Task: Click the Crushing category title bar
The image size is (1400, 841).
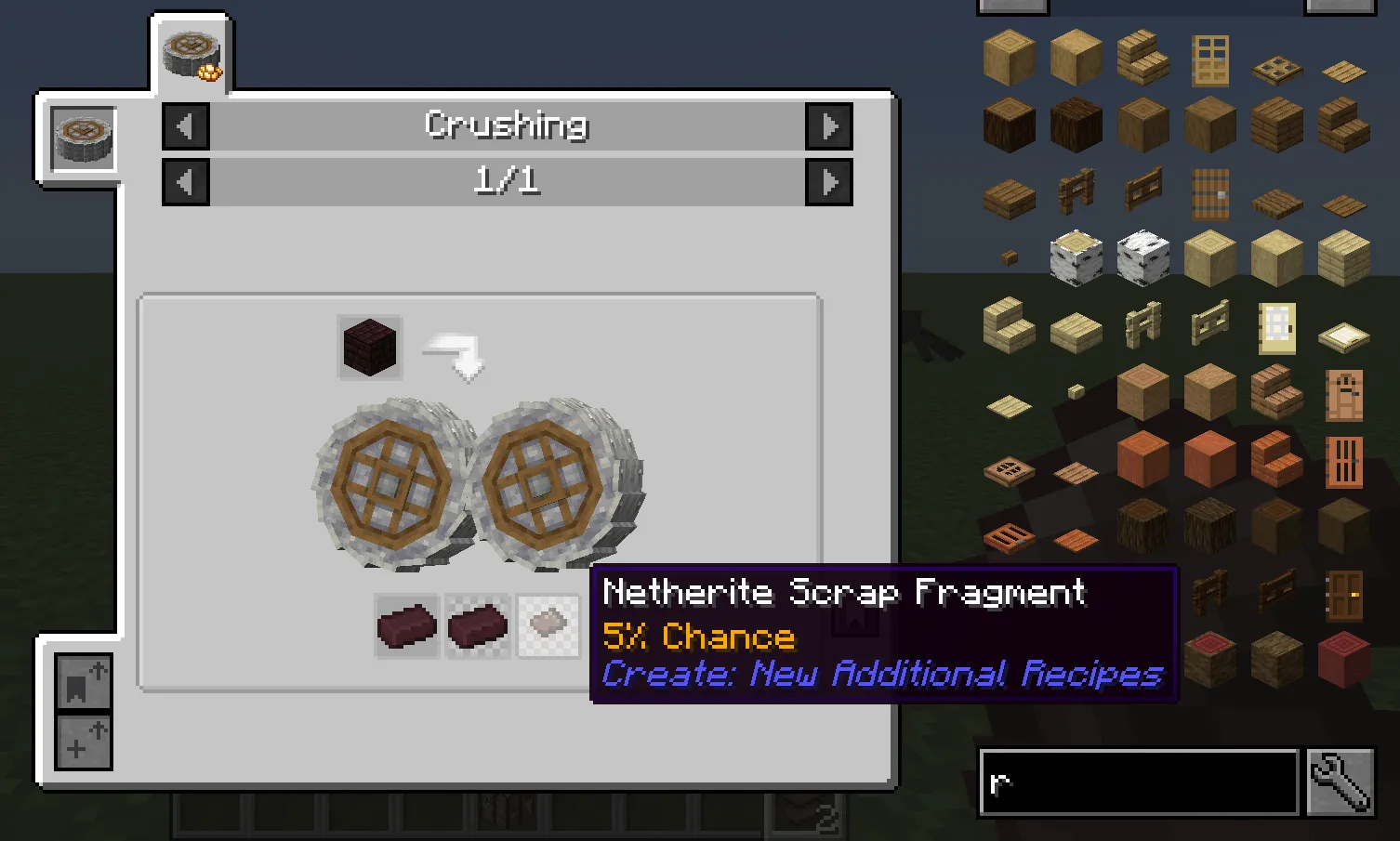Action: 507,124
